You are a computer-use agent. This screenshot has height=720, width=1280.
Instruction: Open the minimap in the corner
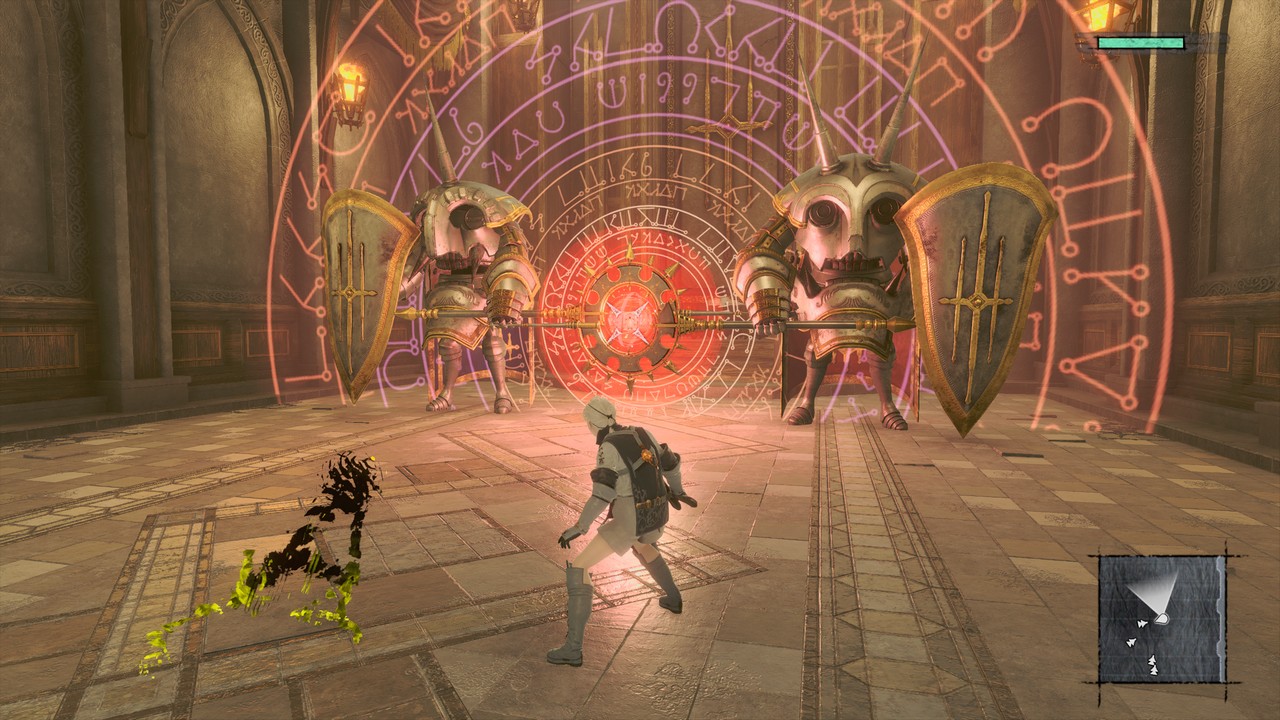click(x=1162, y=618)
